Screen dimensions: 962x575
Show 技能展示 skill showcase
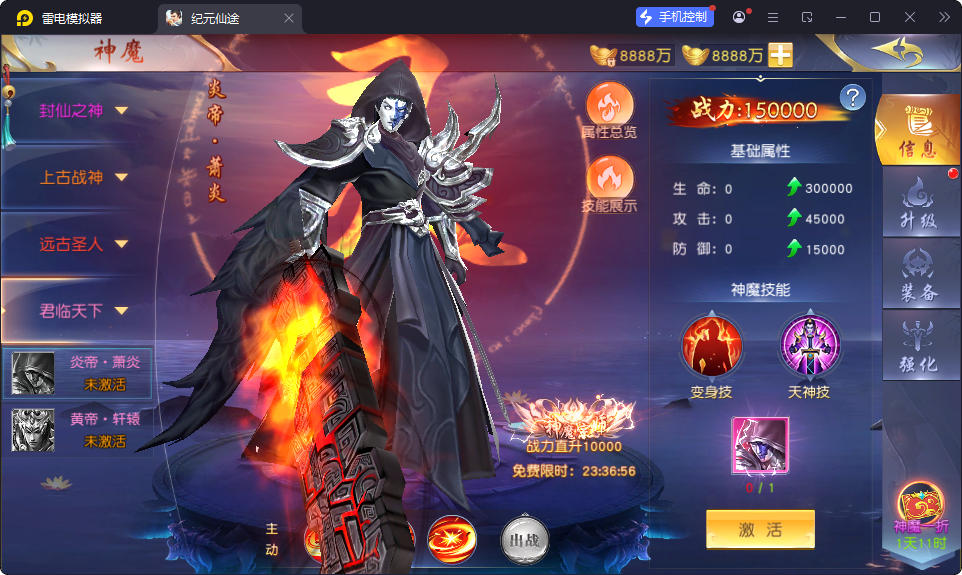point(609,185)
